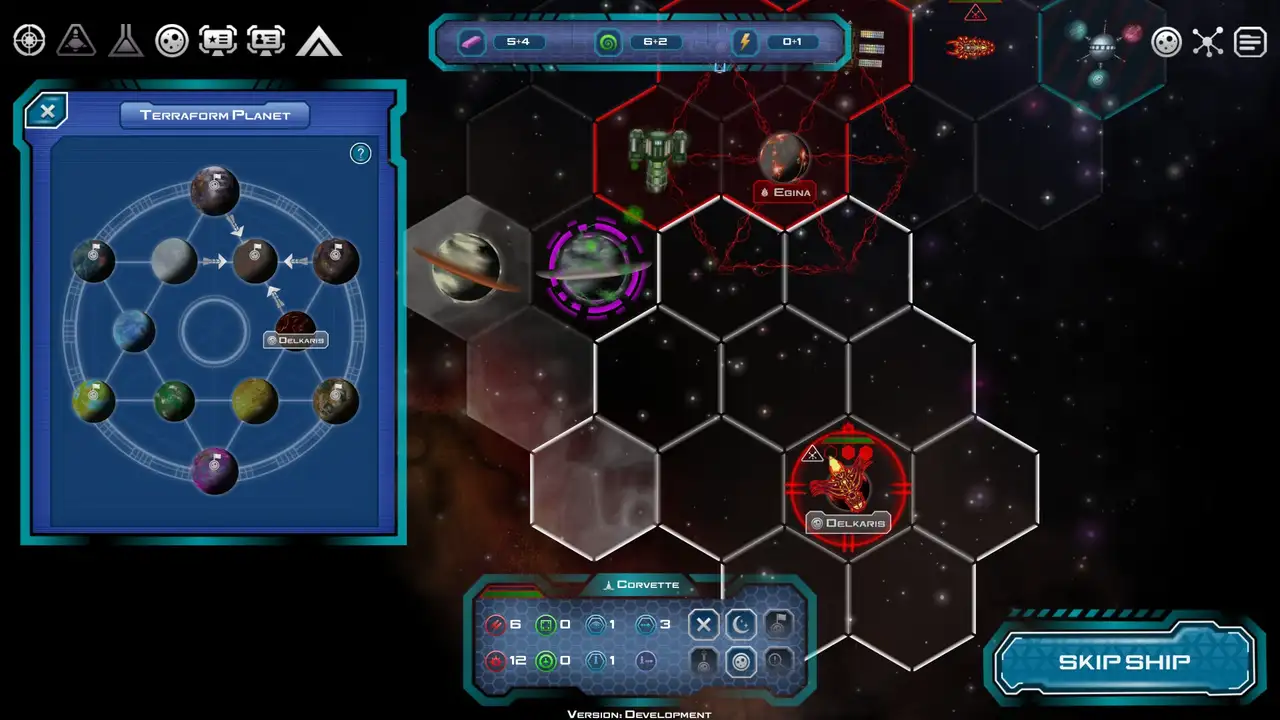Select the Delkaris planet in terraform wheel
The height and width of the screenshot is (720, 1280).
coord(295,325)
